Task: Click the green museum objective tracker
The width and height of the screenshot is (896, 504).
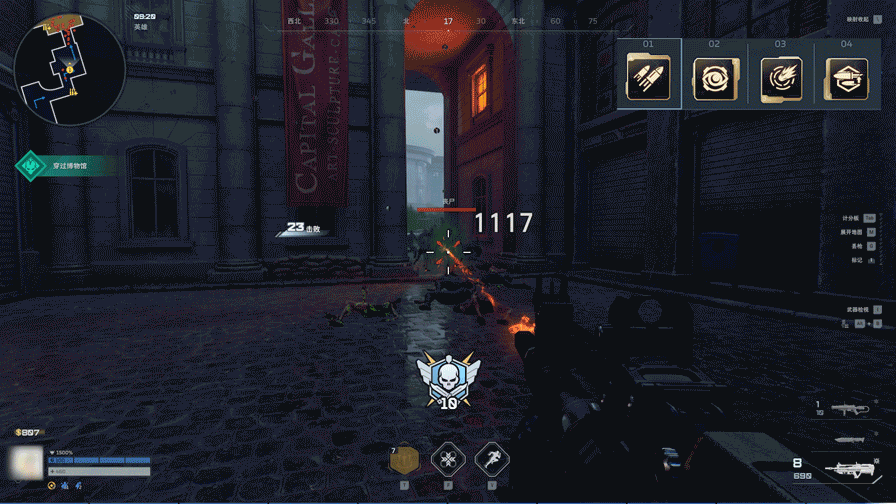Action: tap(66, 164)
